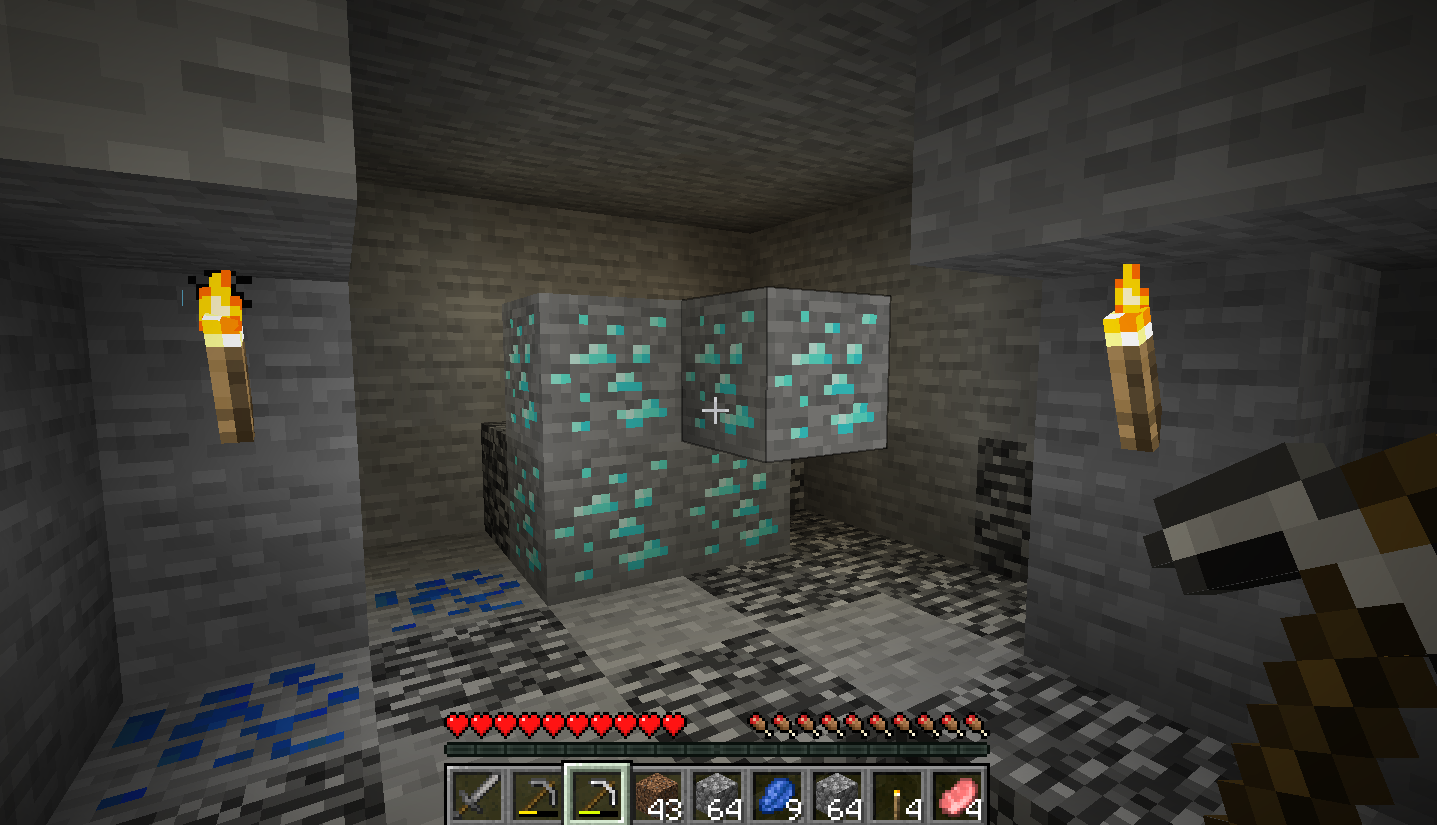Click the highlighted iron pickaxe slot
1437x825 pixels.
click(x=597, y=797)
